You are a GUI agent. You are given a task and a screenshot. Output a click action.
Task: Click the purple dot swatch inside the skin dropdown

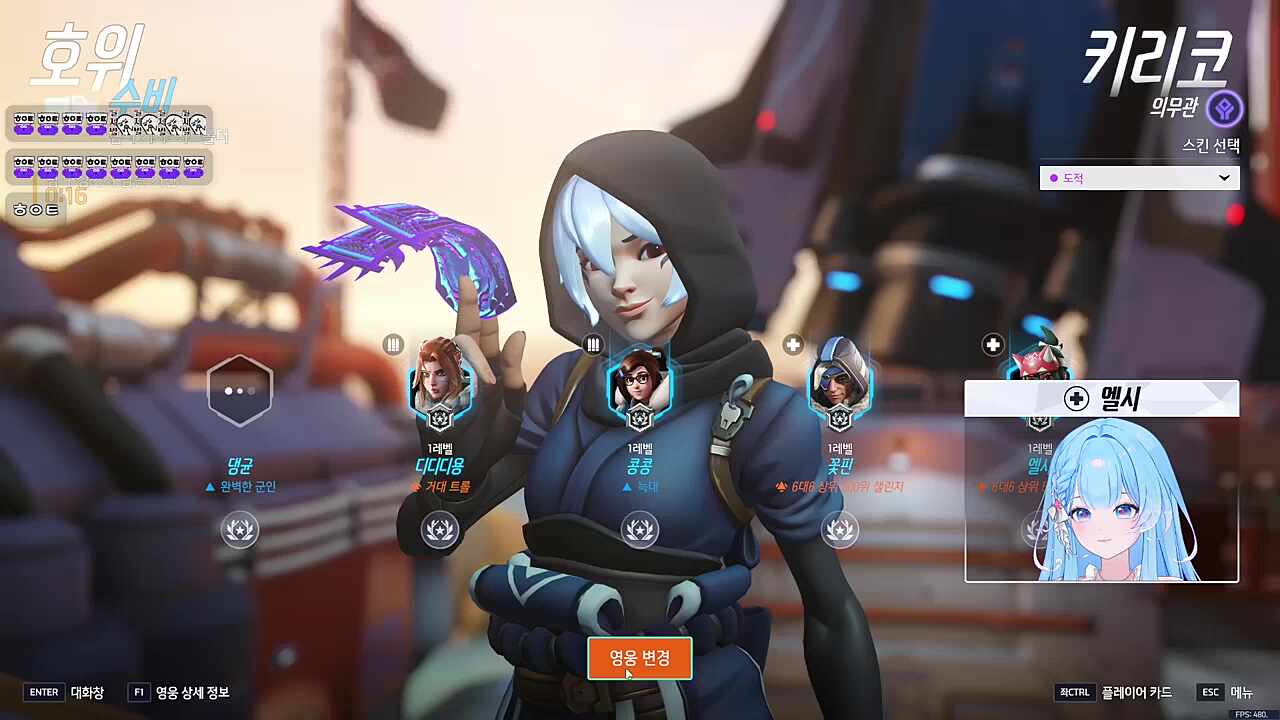[x=1052, y=178]
